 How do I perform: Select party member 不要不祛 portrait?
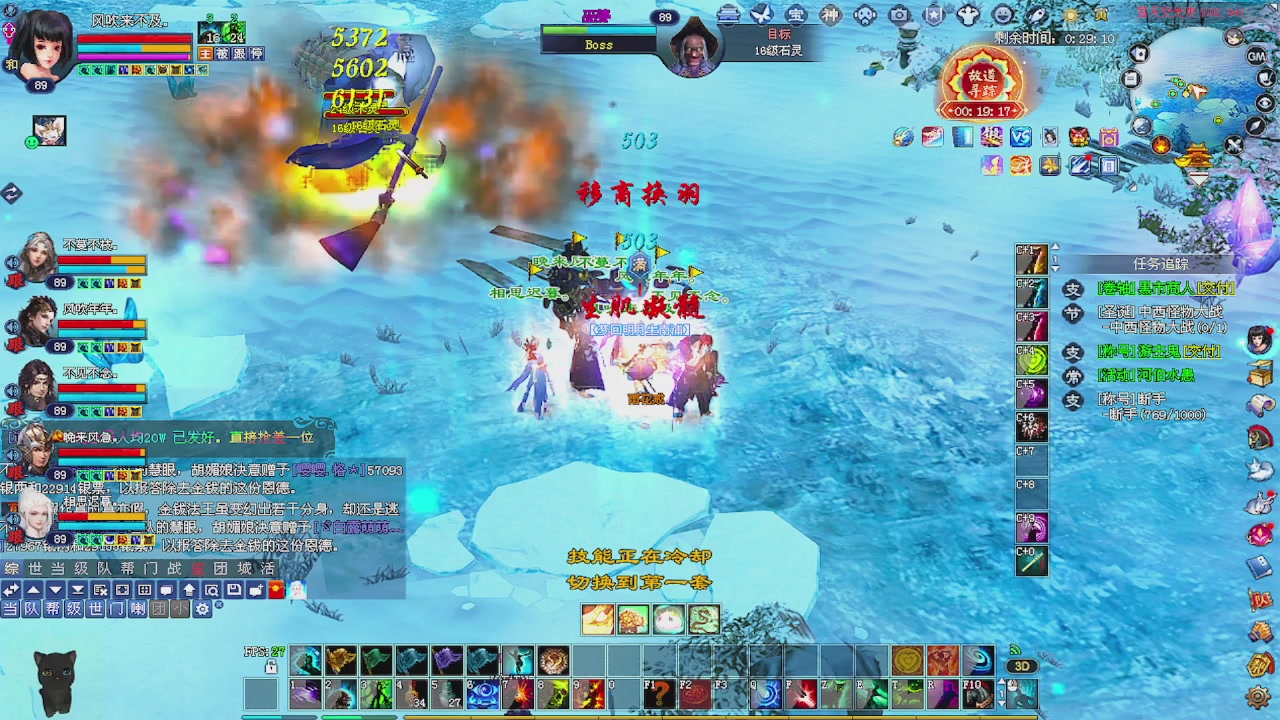[x=40, y=257]
